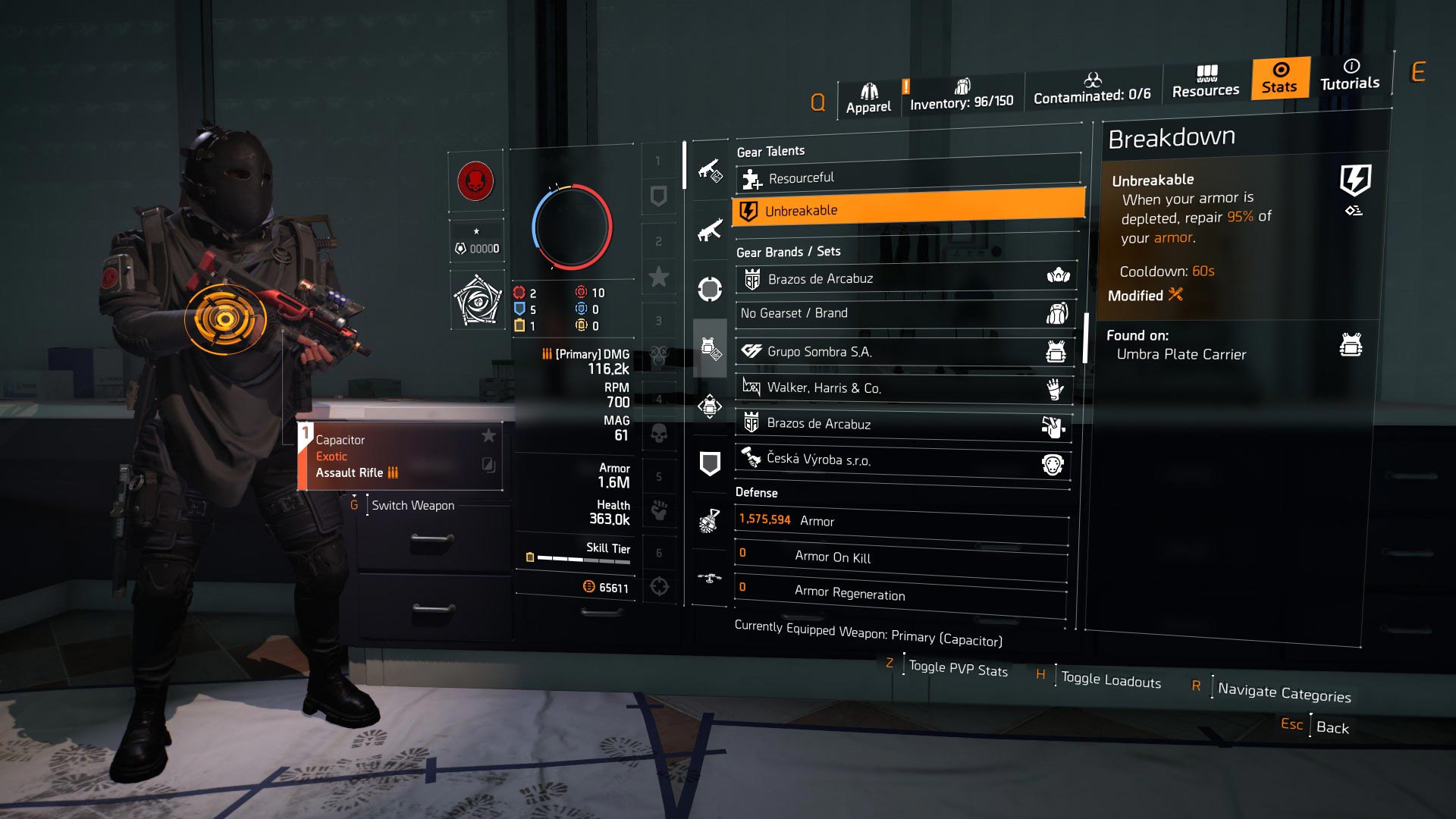
Task: Click the Back option near Esc prompt
Action: (x=1332, y=726)
